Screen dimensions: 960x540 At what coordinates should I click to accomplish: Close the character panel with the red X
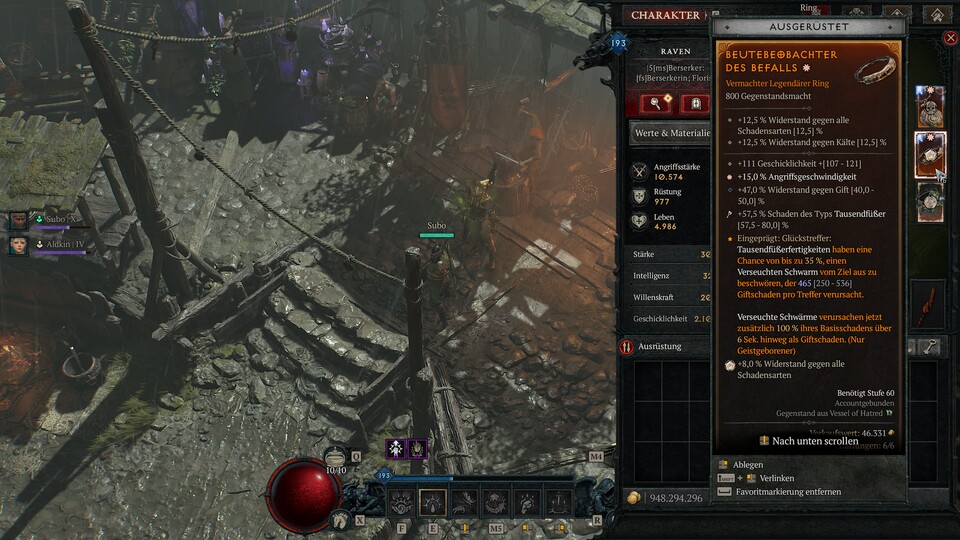tap(950, 38)
